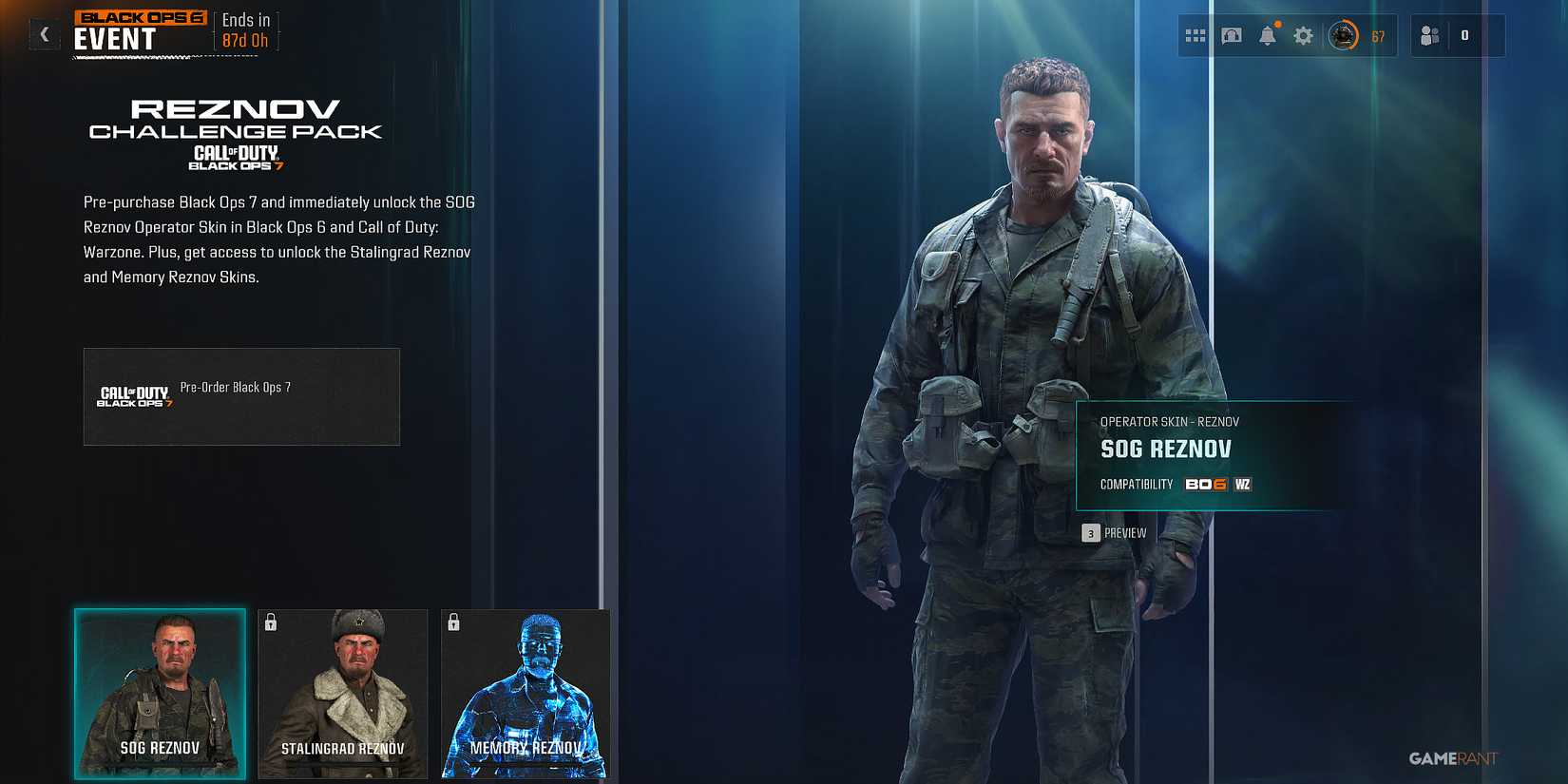This screenshot has width=1568, height=784.
Task: Toggle locked Memory Reznov padlock icon
Action: click(453, 624)
